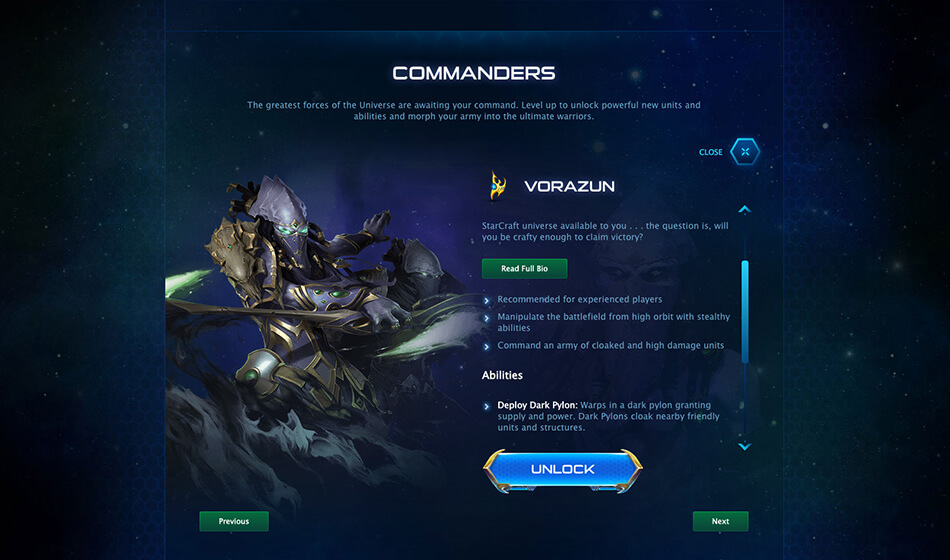Click the scroll-down arrow of the description
Viewport: 950px width, 560px height.
(744, 446)
